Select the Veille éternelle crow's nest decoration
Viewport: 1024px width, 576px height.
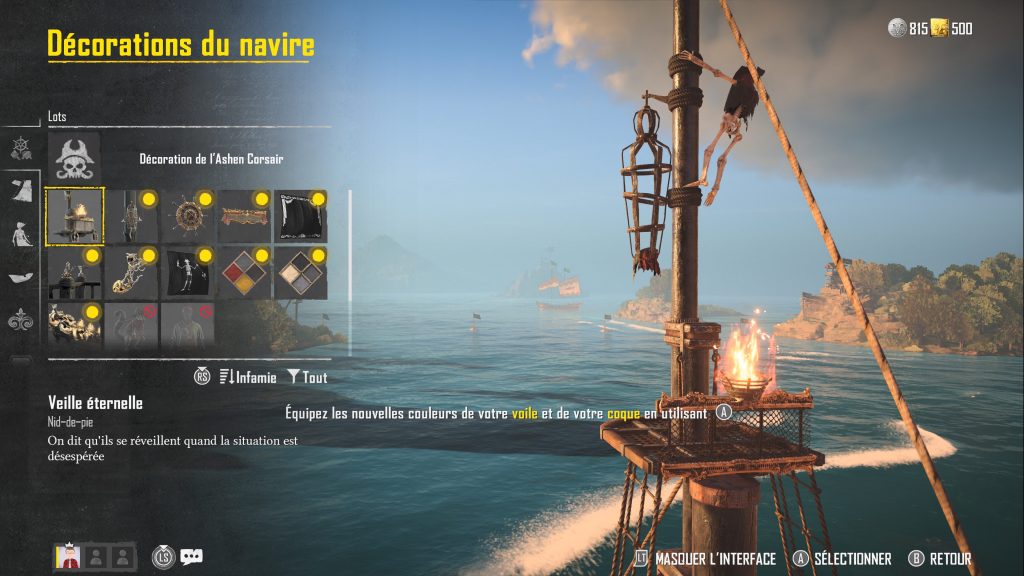[75, 216]
